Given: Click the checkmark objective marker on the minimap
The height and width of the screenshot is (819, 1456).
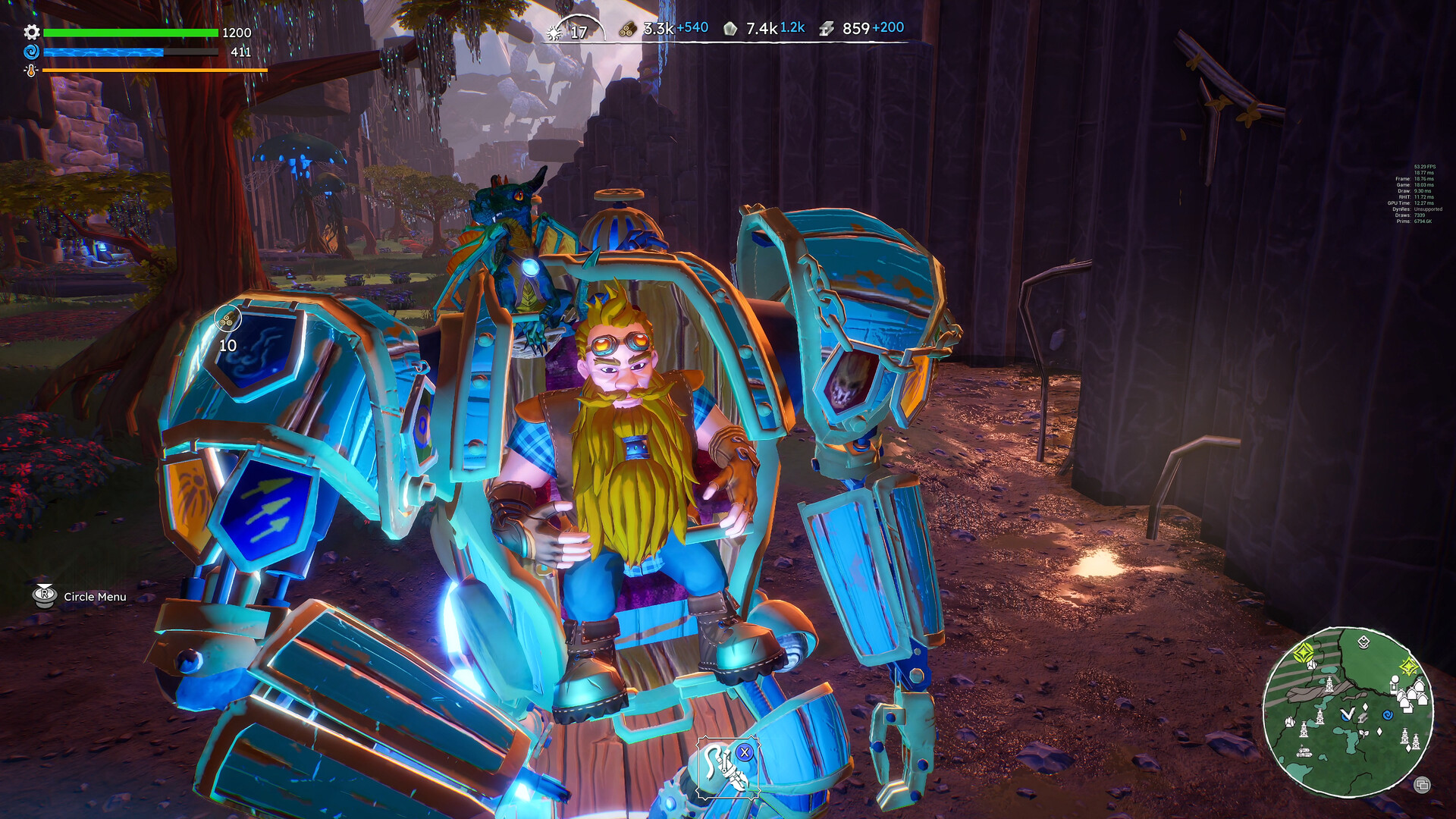Looking at the screenshot, I should click(1348, 714).
